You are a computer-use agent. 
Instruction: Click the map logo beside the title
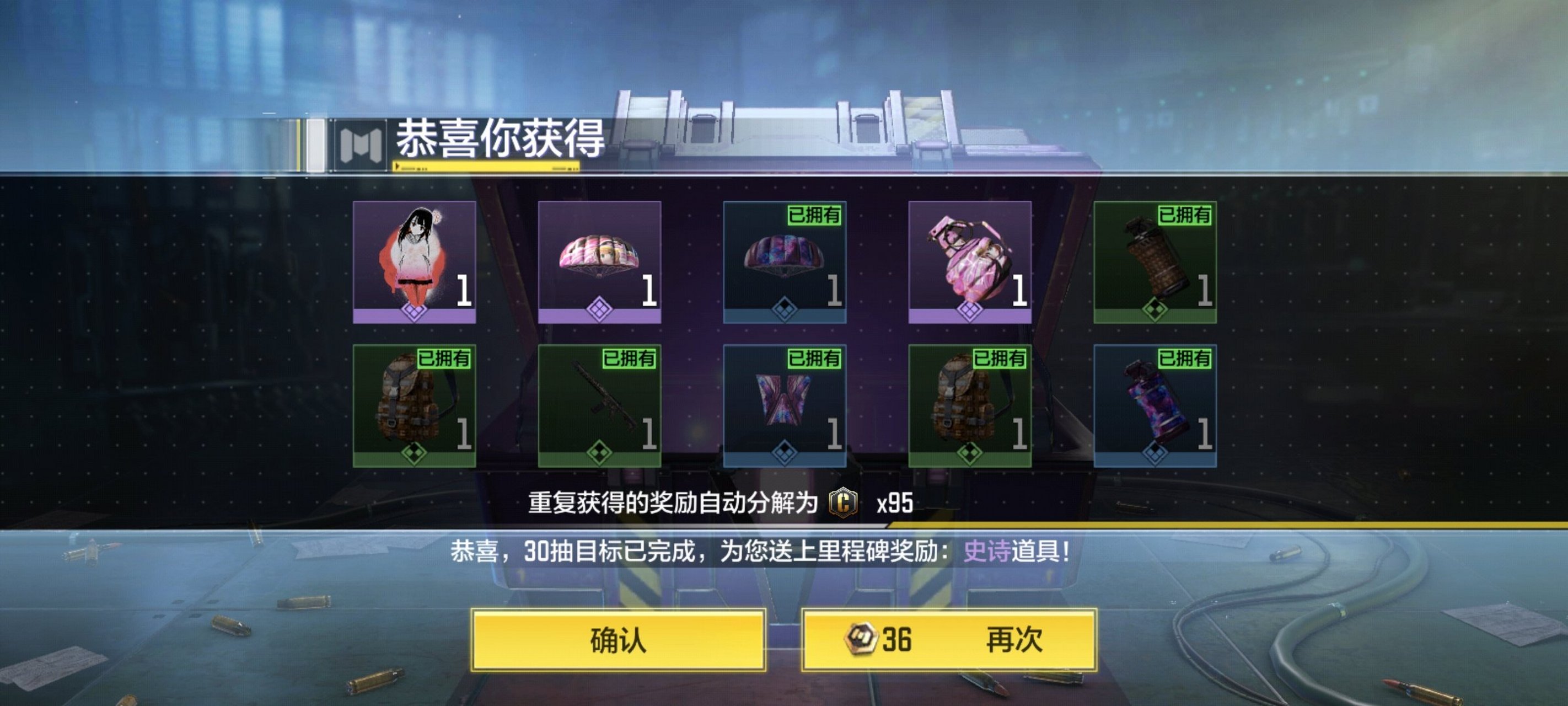(359, 141)
